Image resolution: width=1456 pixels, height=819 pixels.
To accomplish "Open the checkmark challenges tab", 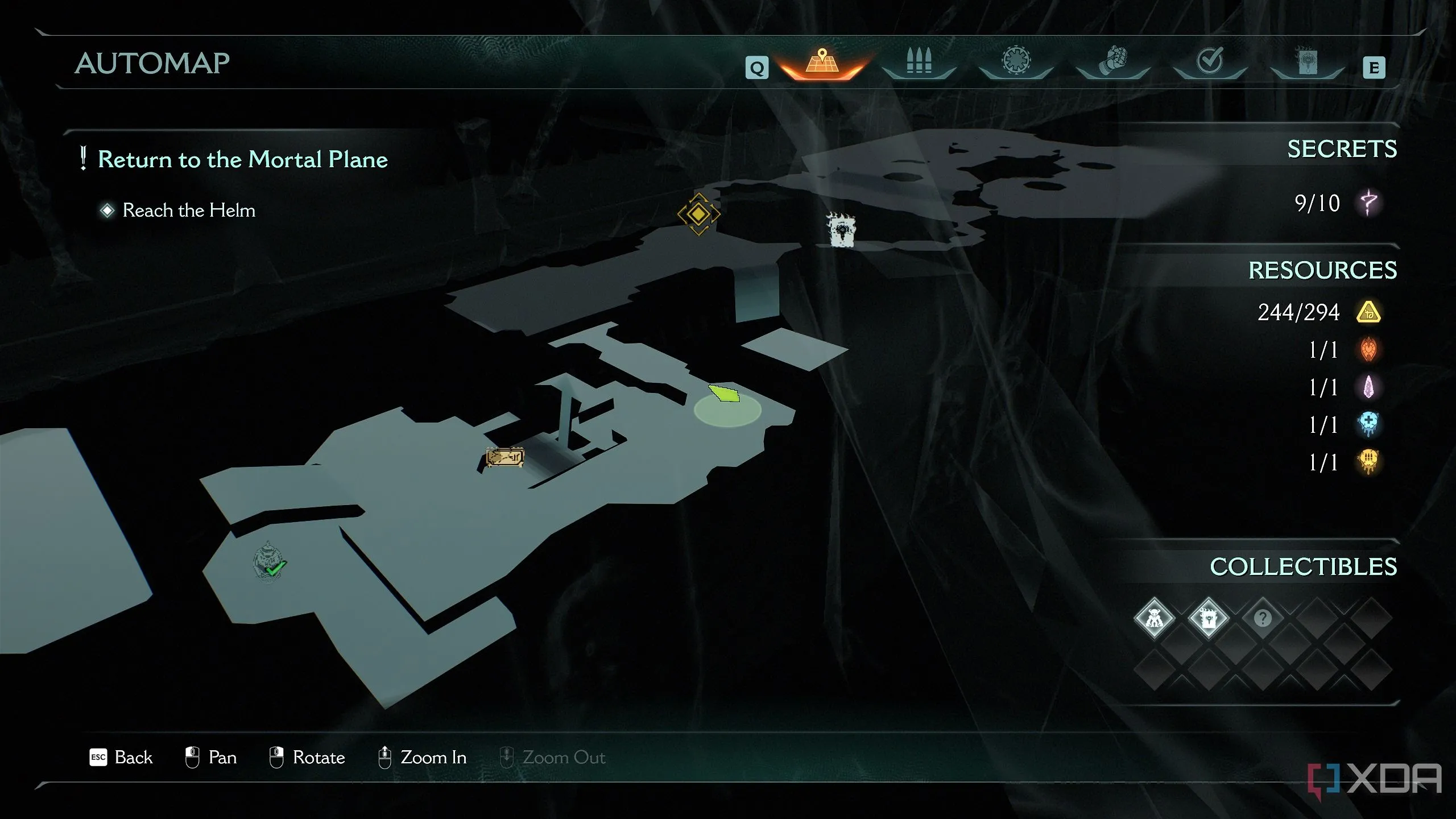I will point(1210,61).
